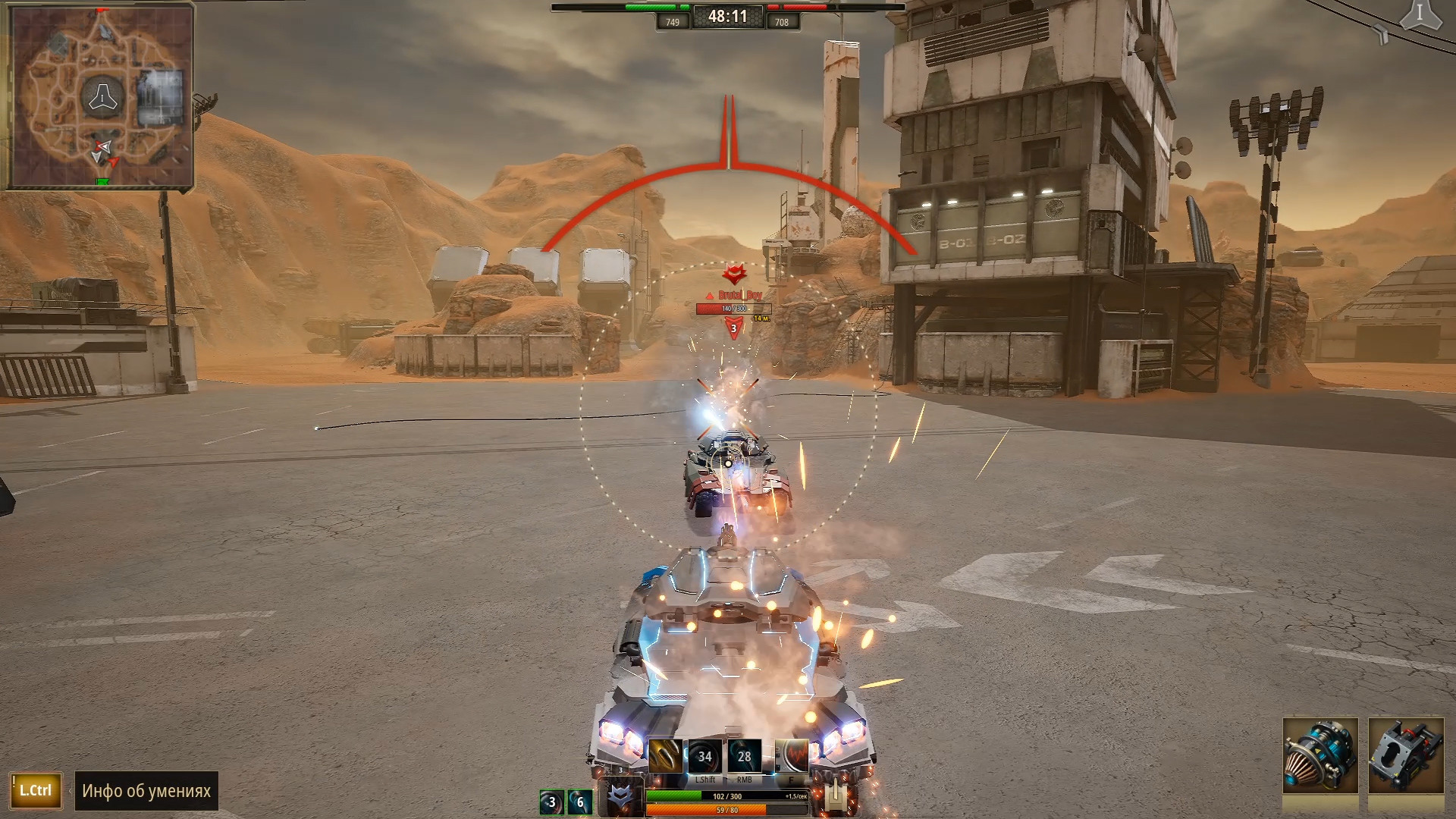
Task: Select enemy Brutal_Boy's name marker
Action: point(739,295)
